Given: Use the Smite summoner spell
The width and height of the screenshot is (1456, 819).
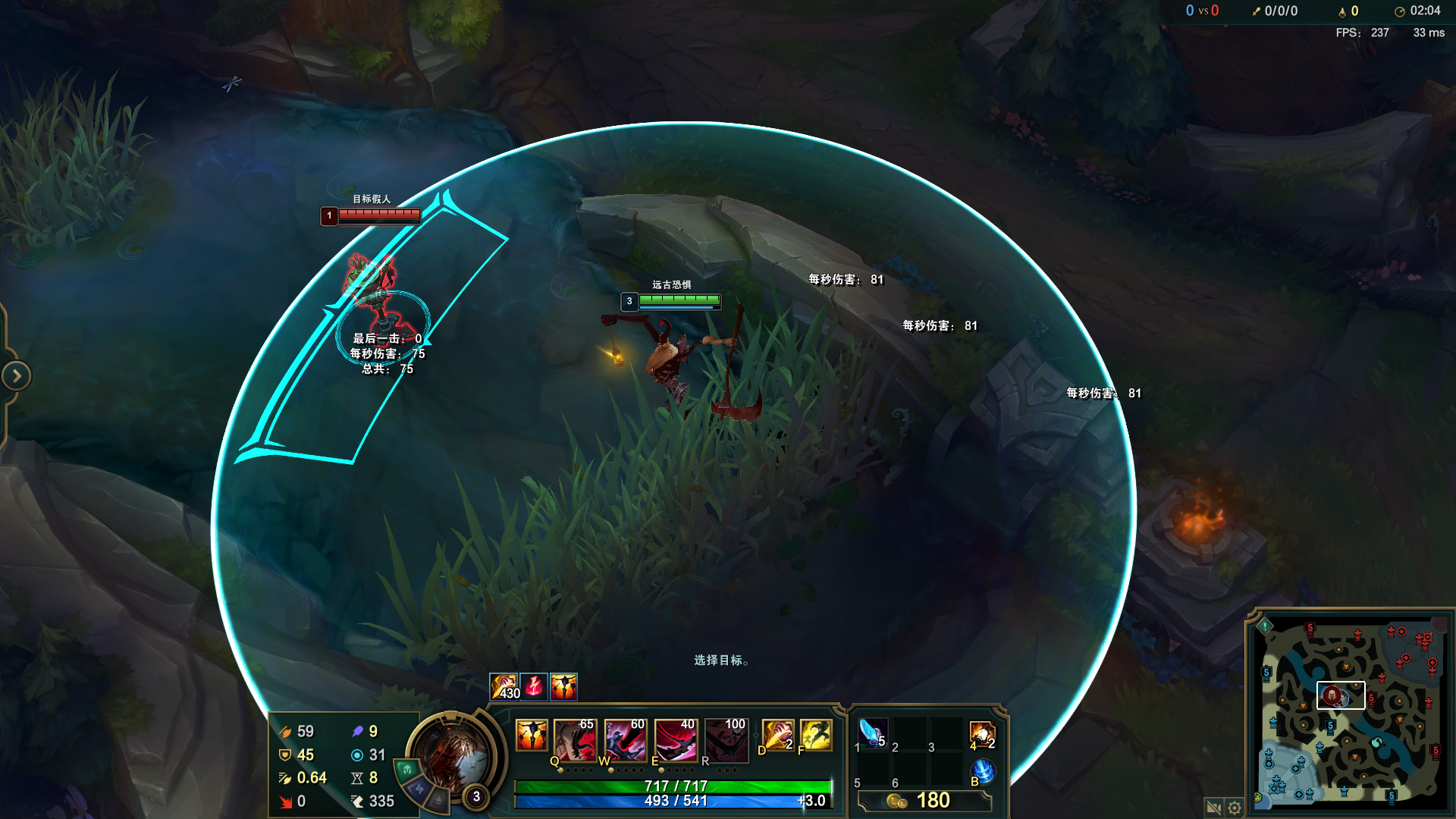Looking at the screenshot, I should click(777, 736).
